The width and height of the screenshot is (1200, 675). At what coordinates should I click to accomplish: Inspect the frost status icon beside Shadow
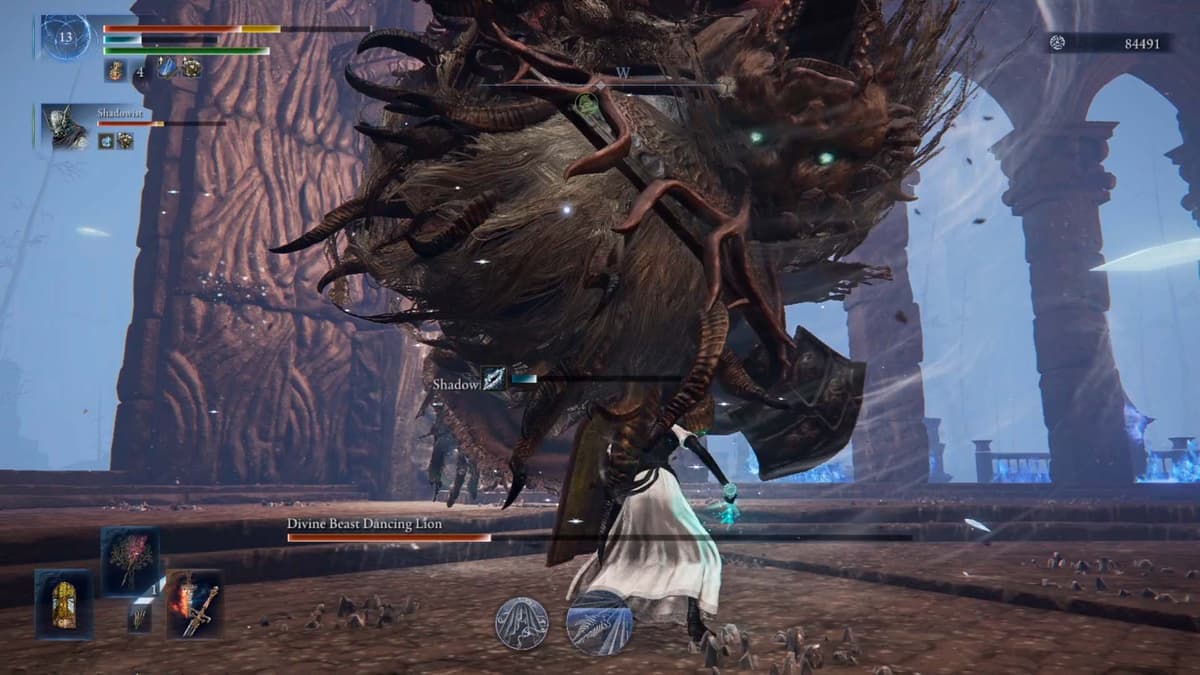(494, 379)
